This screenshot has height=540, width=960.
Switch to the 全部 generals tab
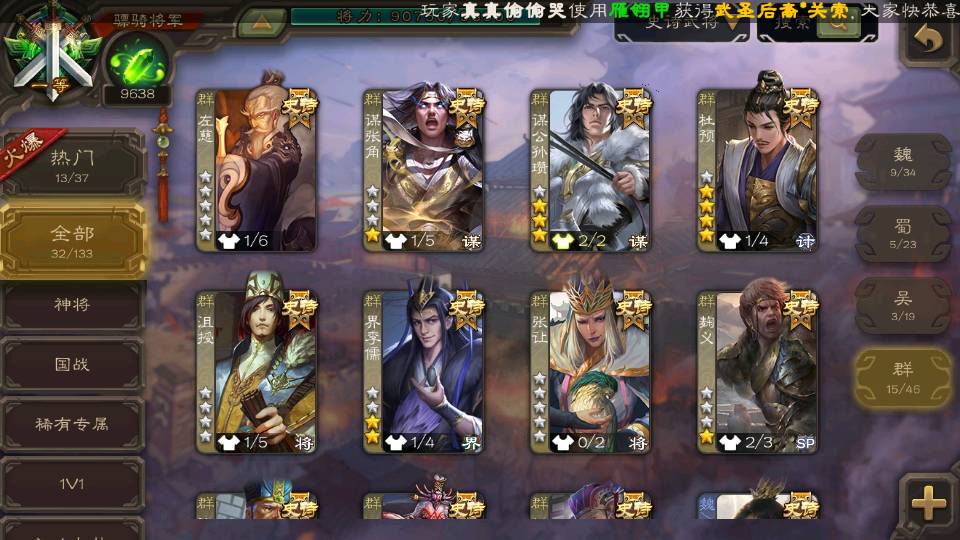(72, 240)
